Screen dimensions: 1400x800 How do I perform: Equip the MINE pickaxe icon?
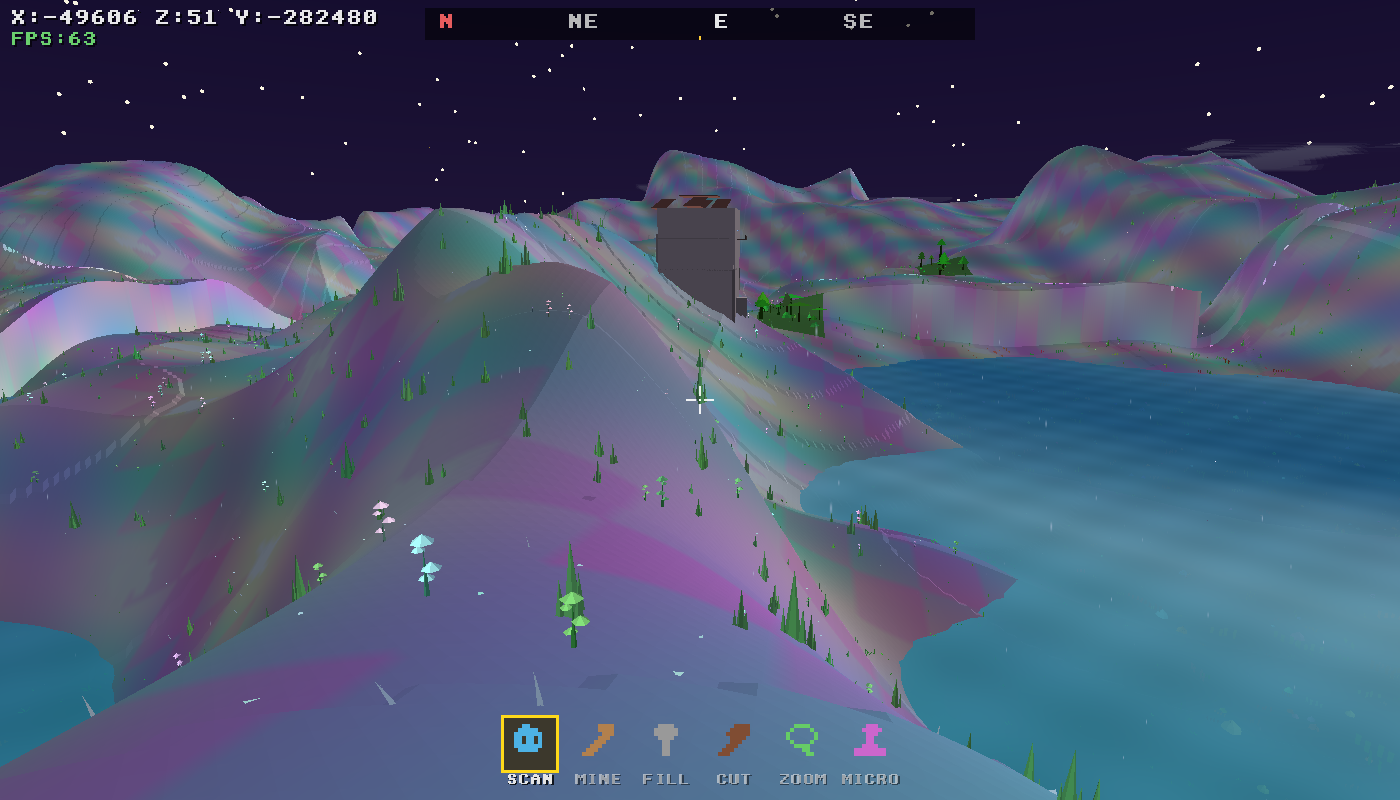[x=597, y=741]
